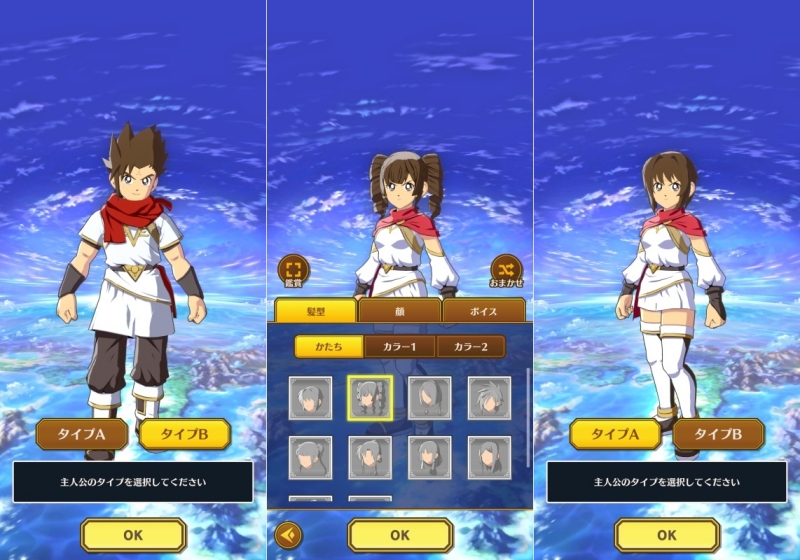Select the highlighted twin drill-tail hairstyle
This screenshot has width=800, height=560.
pos(370,398)
